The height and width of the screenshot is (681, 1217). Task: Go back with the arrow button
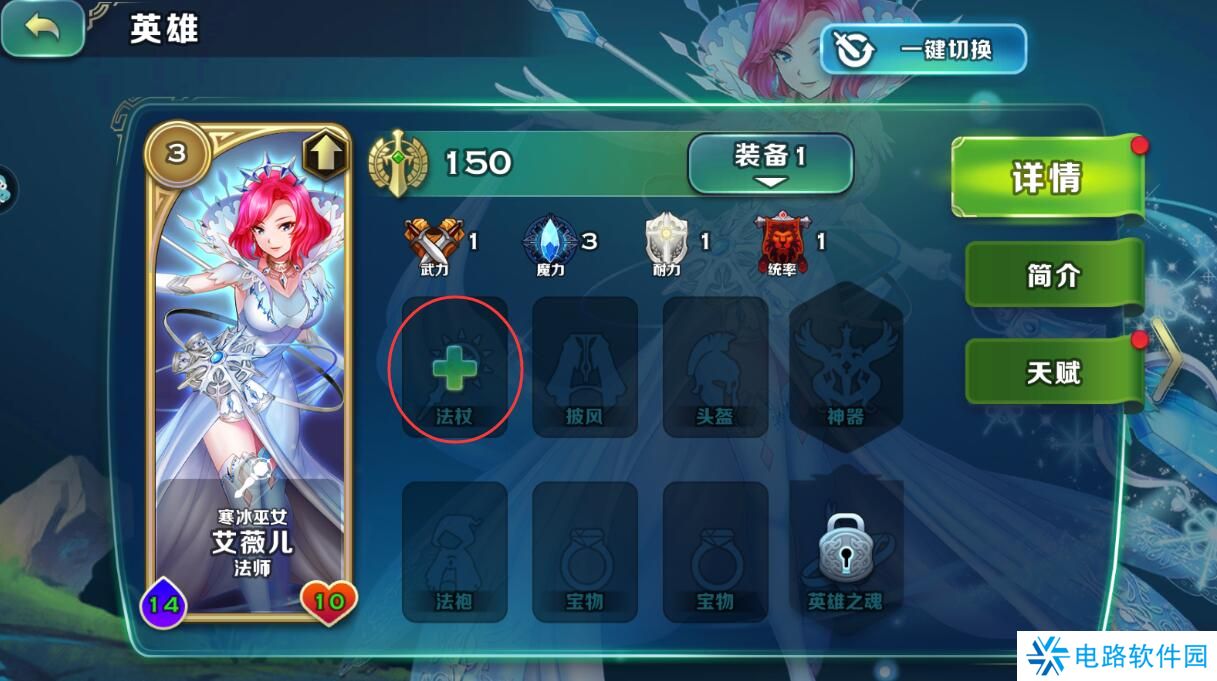(x=42, y=28)
